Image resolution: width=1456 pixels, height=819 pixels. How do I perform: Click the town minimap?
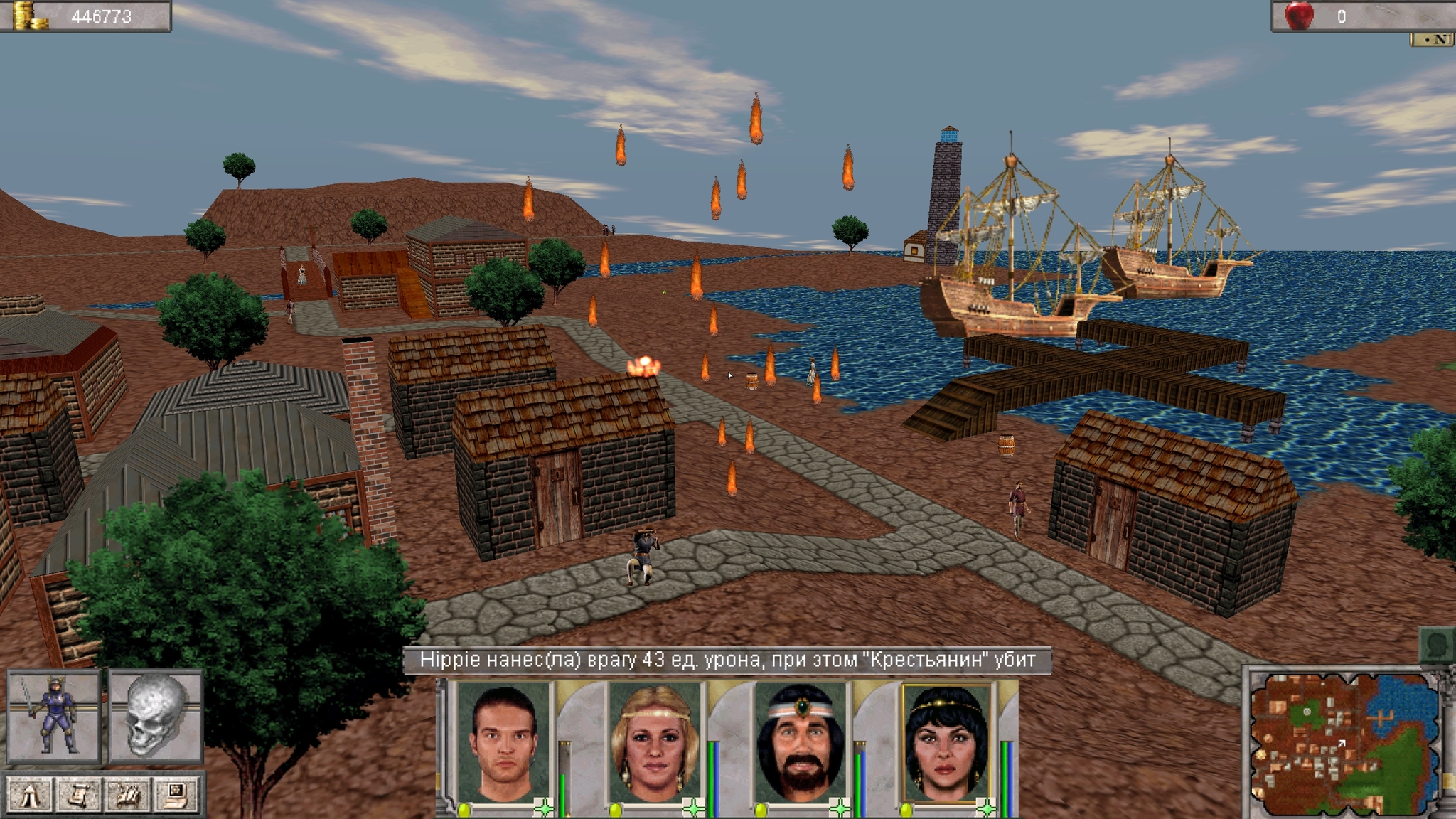pyautogui.click(x=1342, y=743)
